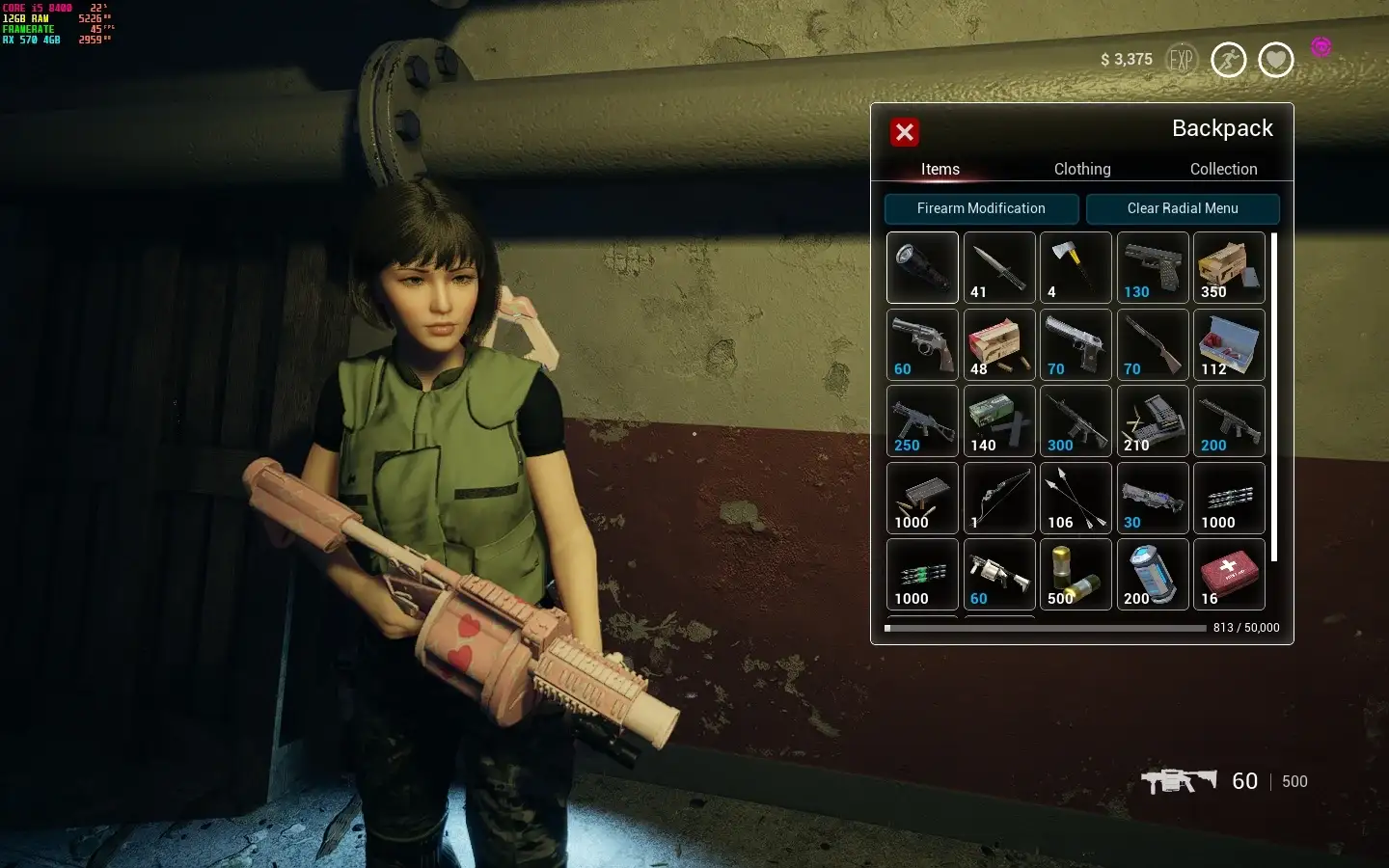The height and width of the screenshot is (868, 1389).
Task: Select the red shotgun shells box
Action: pos(999,344)
